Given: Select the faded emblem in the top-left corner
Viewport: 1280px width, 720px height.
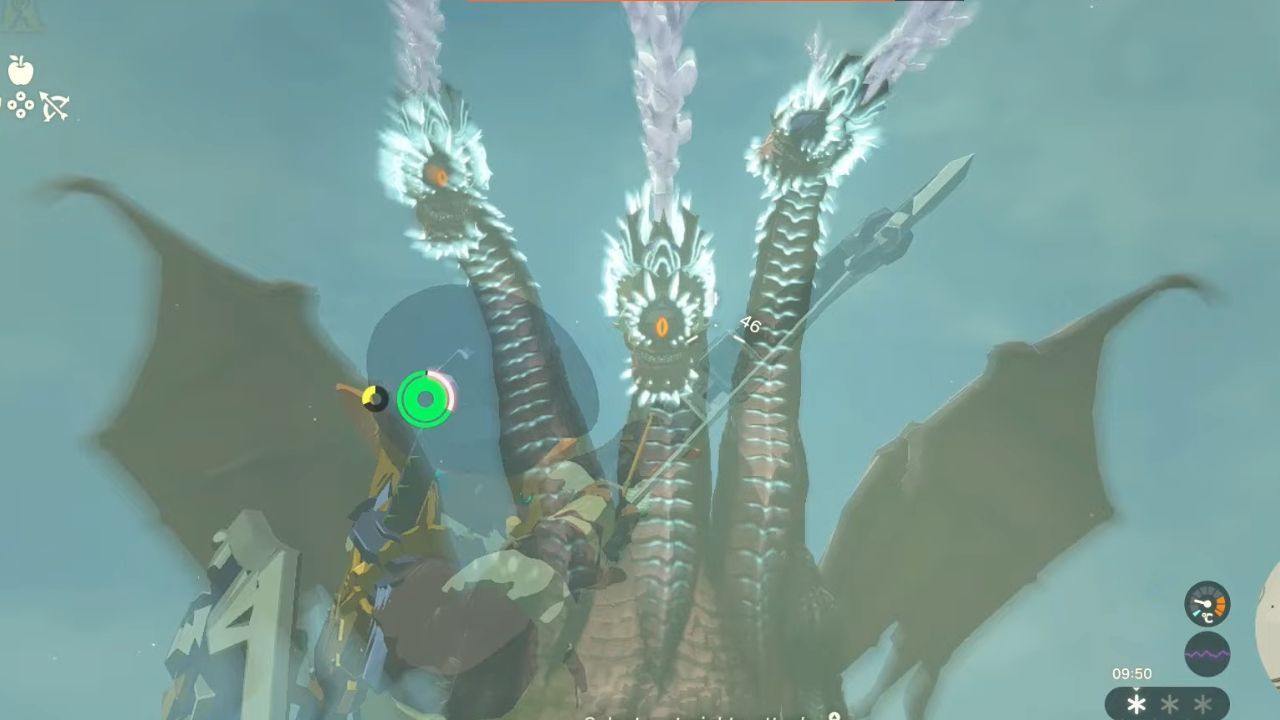Looking at the screenshot, I should pyautogui.click(x=20, y=13).
